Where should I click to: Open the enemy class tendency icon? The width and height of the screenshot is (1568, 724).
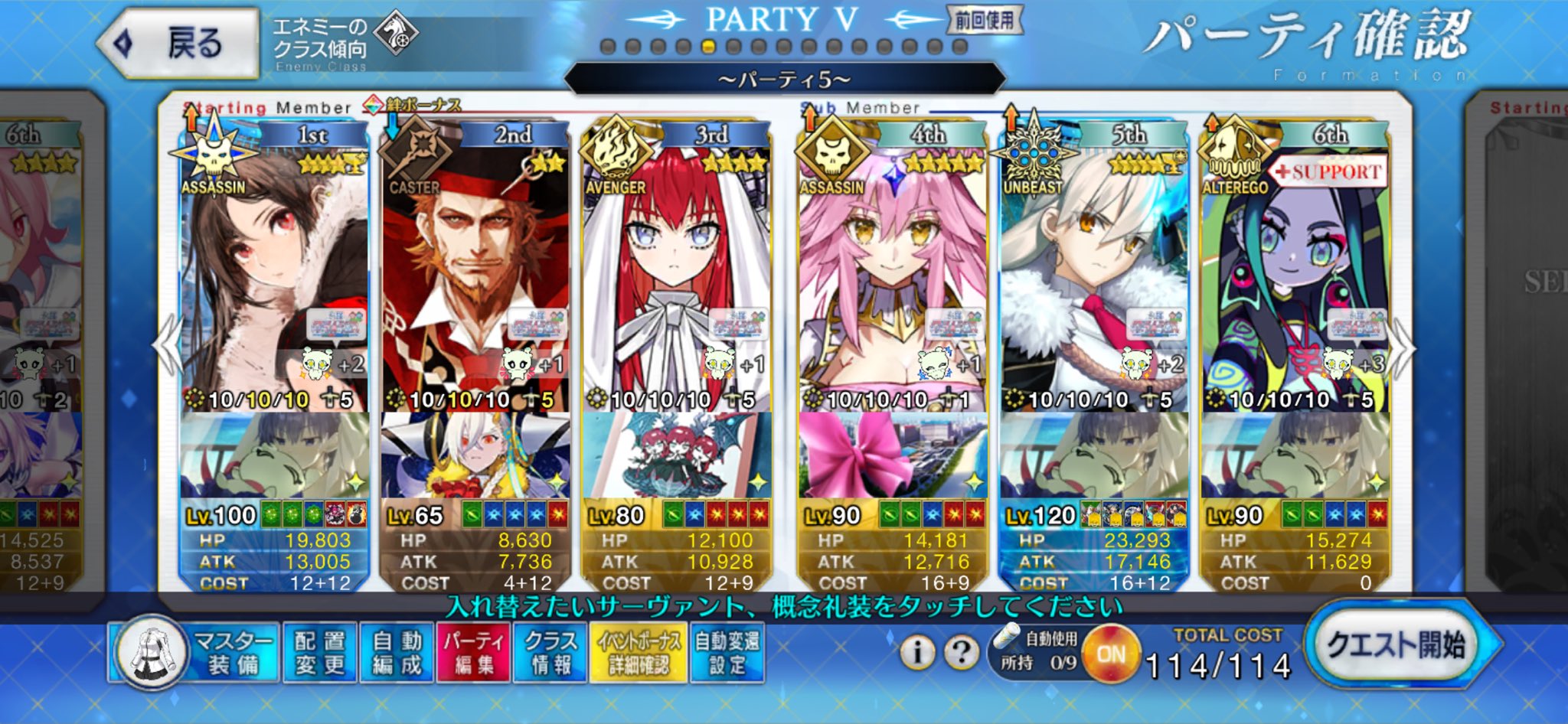pos(396,34)
